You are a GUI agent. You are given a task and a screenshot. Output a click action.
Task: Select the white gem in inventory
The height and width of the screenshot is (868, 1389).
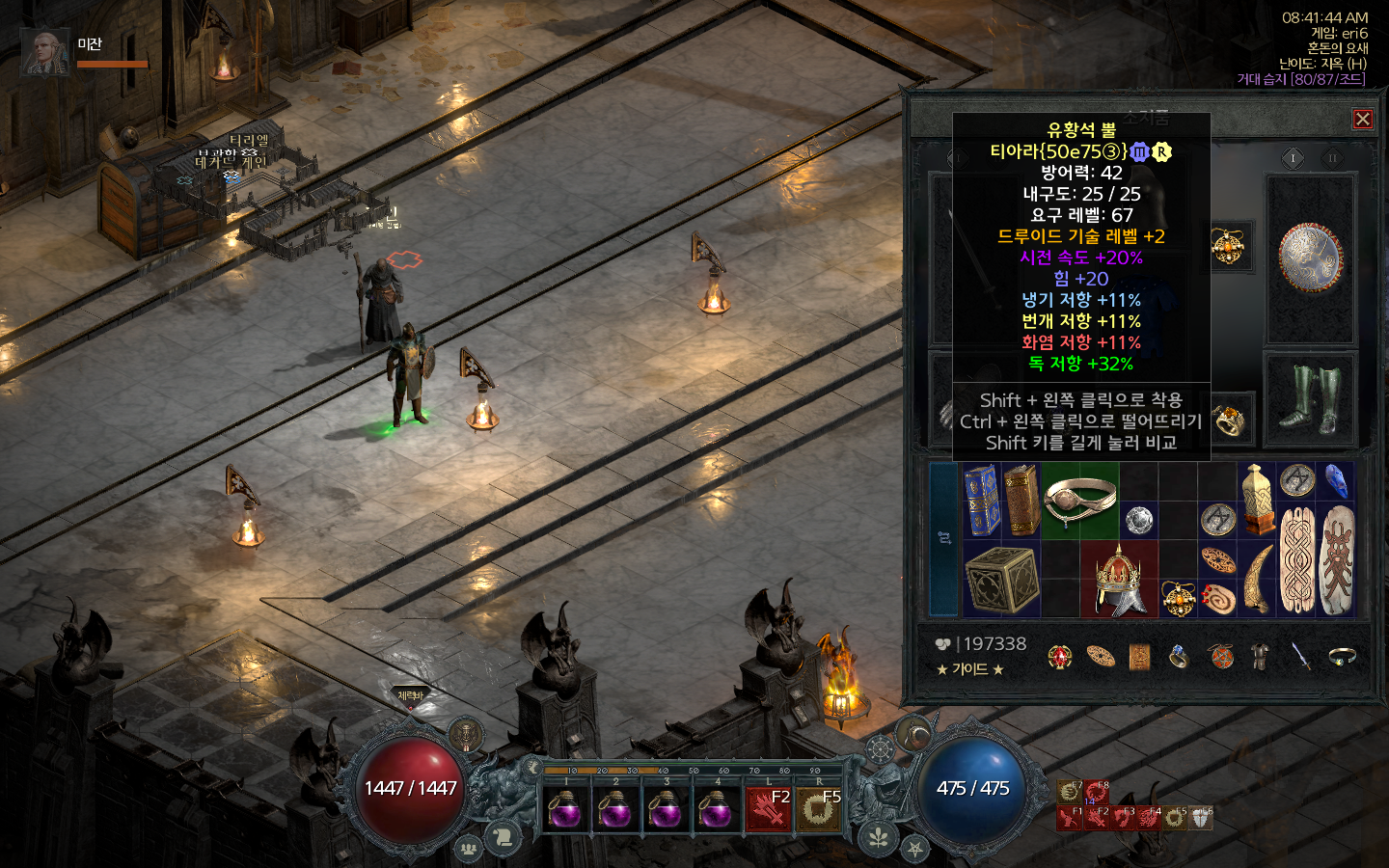pyautogui.click(x=1139, y=520)
